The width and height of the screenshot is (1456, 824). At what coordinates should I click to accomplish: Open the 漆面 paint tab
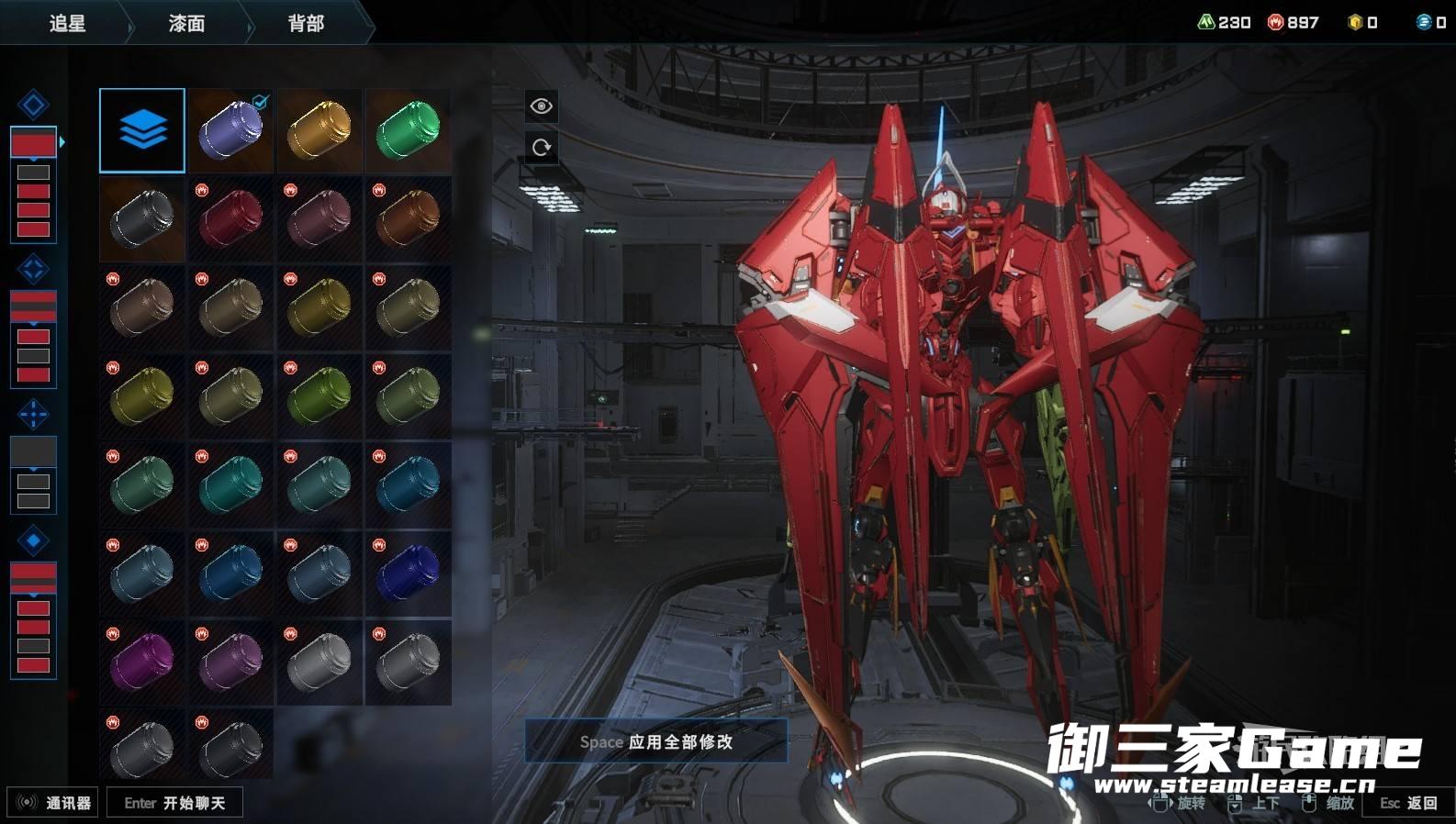pos(186,23)
